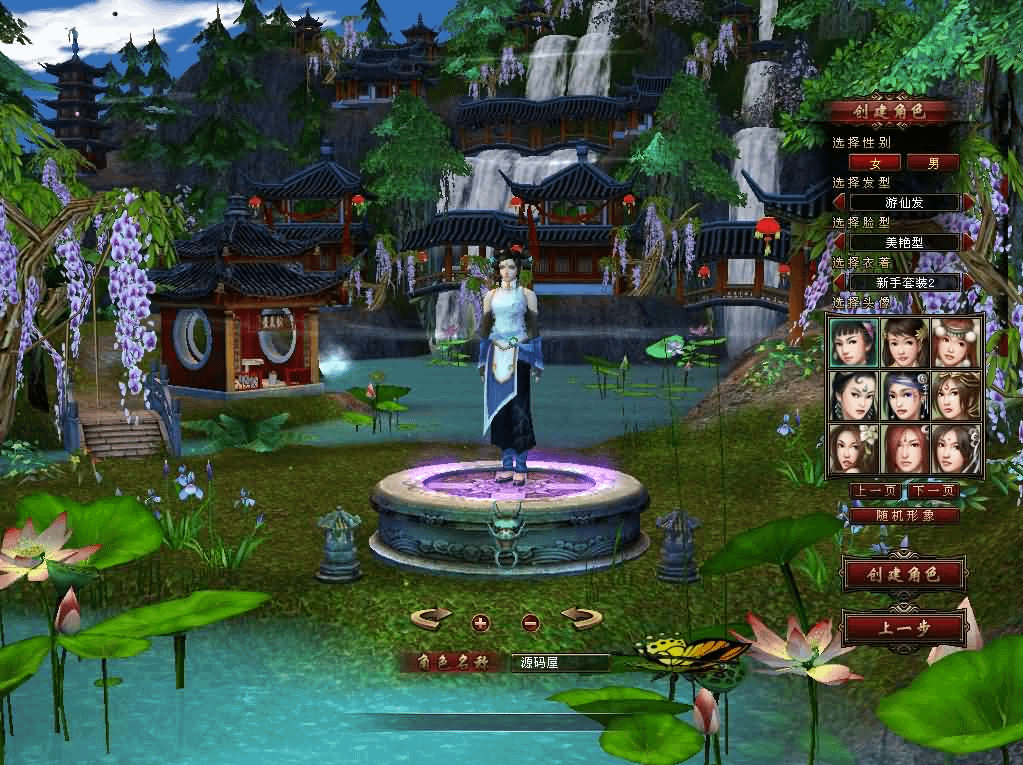Choose the center portrait with blue headband
Viewport: 1023px width, 765px height.
(x=905, y=396)
